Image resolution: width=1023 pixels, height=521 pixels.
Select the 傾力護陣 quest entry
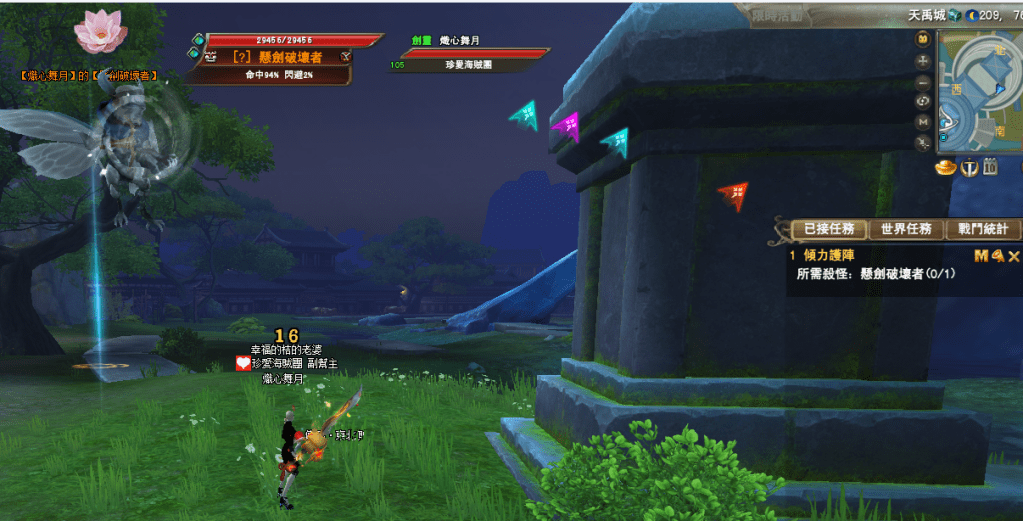pyautogui.click(x=828, y=256)
